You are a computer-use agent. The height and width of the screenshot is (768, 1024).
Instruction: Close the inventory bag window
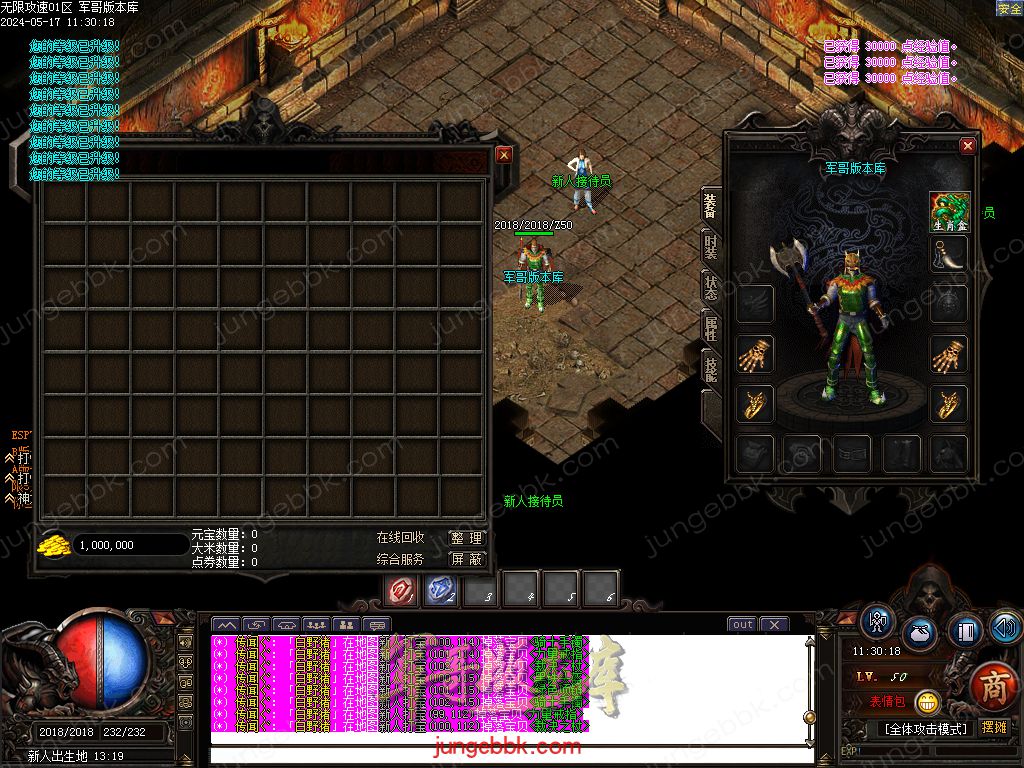504,155
